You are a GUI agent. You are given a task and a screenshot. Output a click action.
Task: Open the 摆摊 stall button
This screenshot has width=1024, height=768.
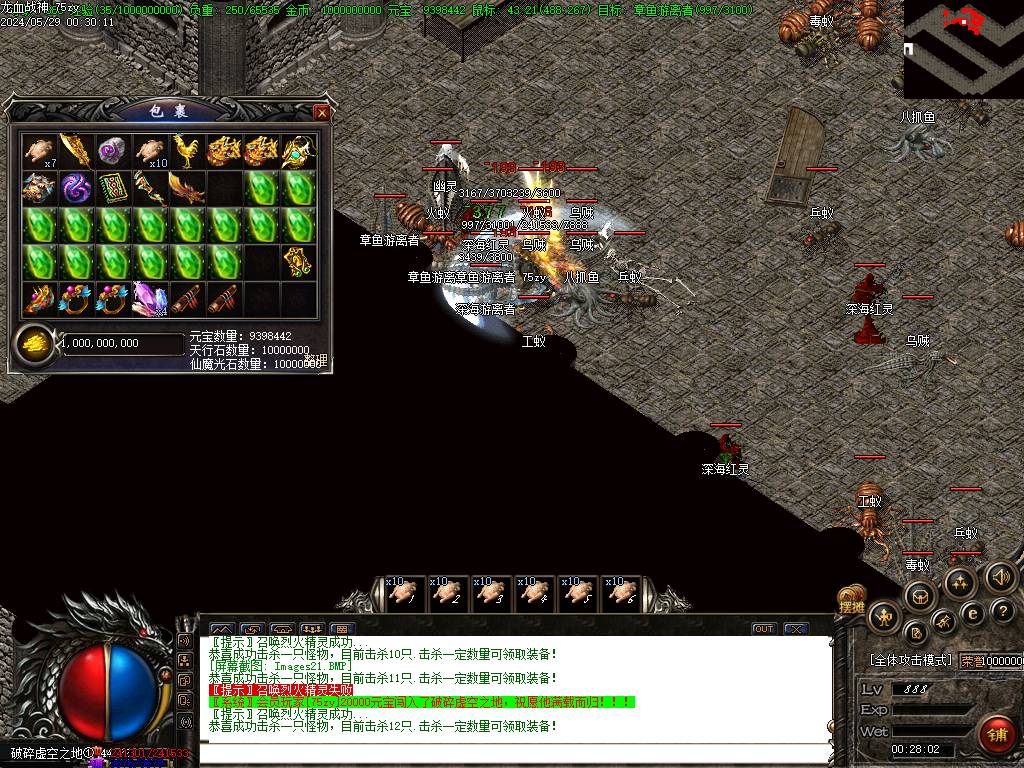pos(851,604)
